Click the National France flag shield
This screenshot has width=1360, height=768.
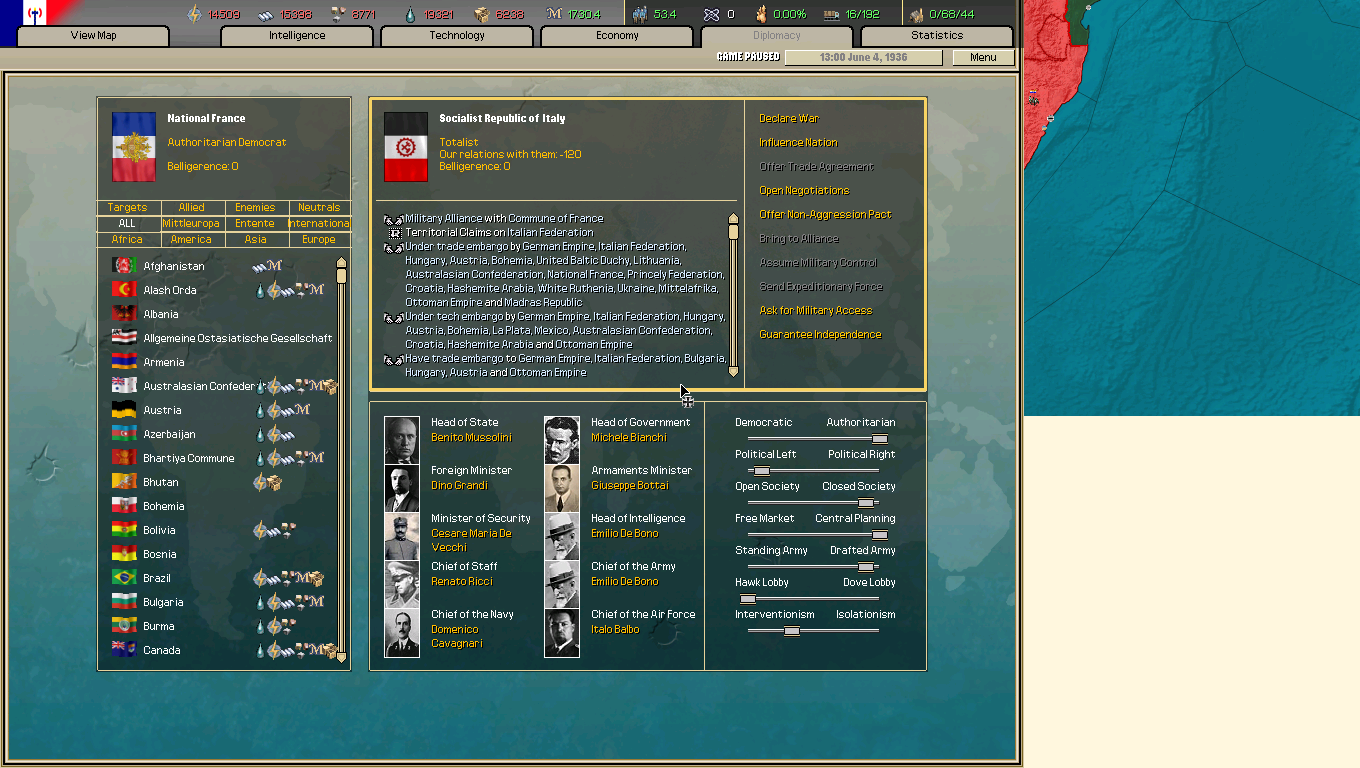pyautogui.click(x=133, y=145)
